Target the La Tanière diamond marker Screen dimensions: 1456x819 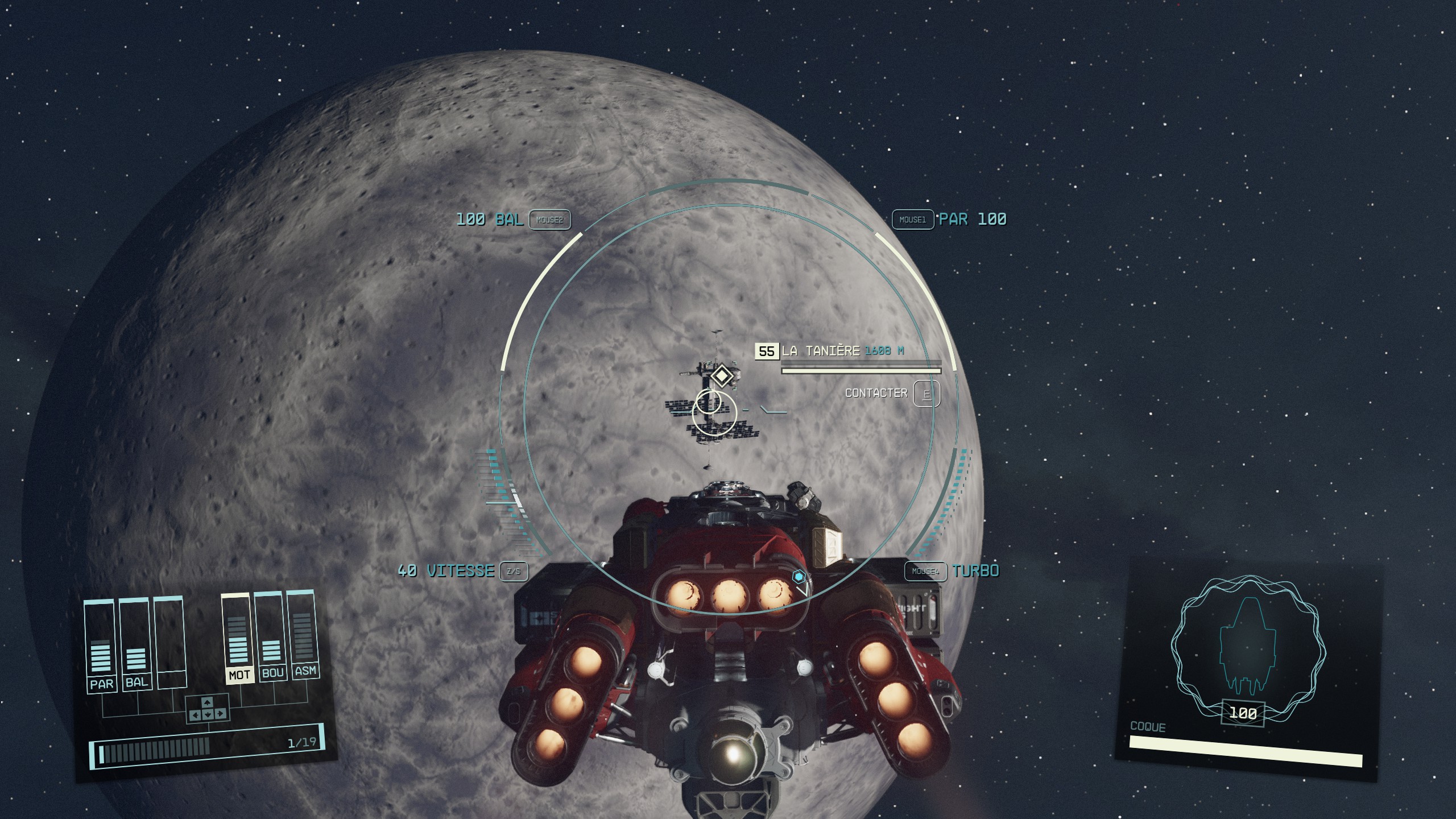click(721, 376)
